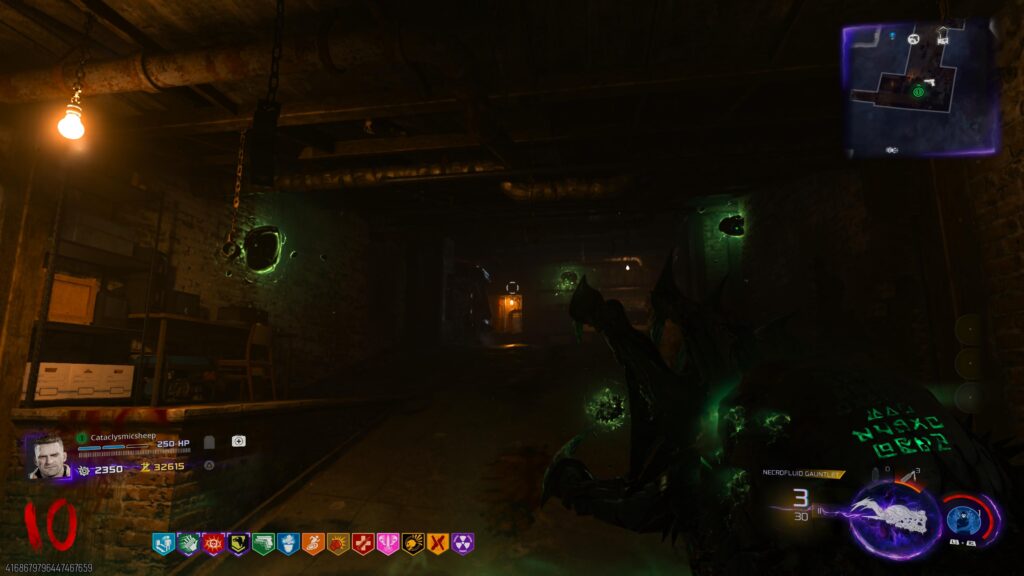Select the green clawed hand perk
The image size is (1024, 576).
(188, 543)
